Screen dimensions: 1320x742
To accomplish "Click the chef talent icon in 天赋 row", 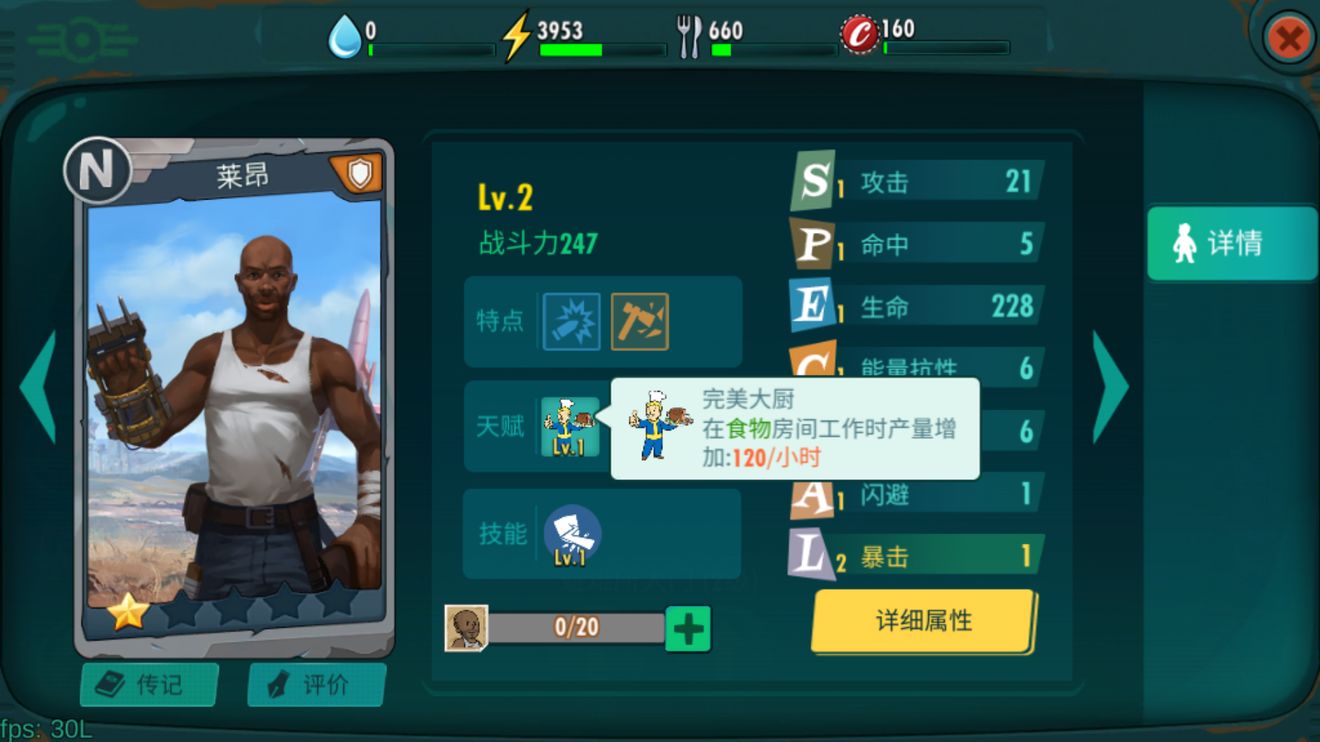I will point(572,425).
